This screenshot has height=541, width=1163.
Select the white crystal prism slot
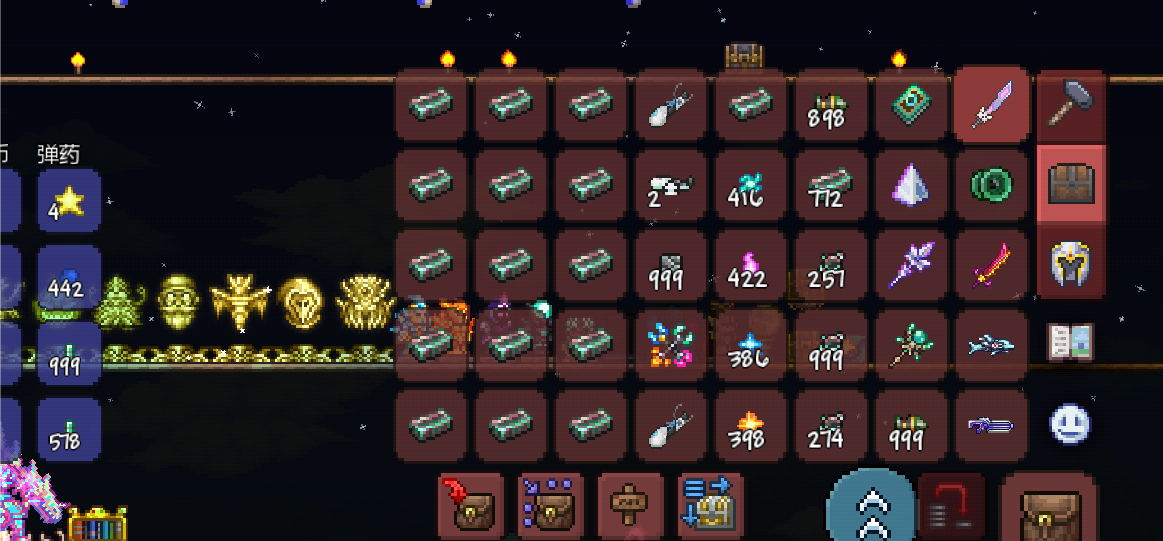910,184
